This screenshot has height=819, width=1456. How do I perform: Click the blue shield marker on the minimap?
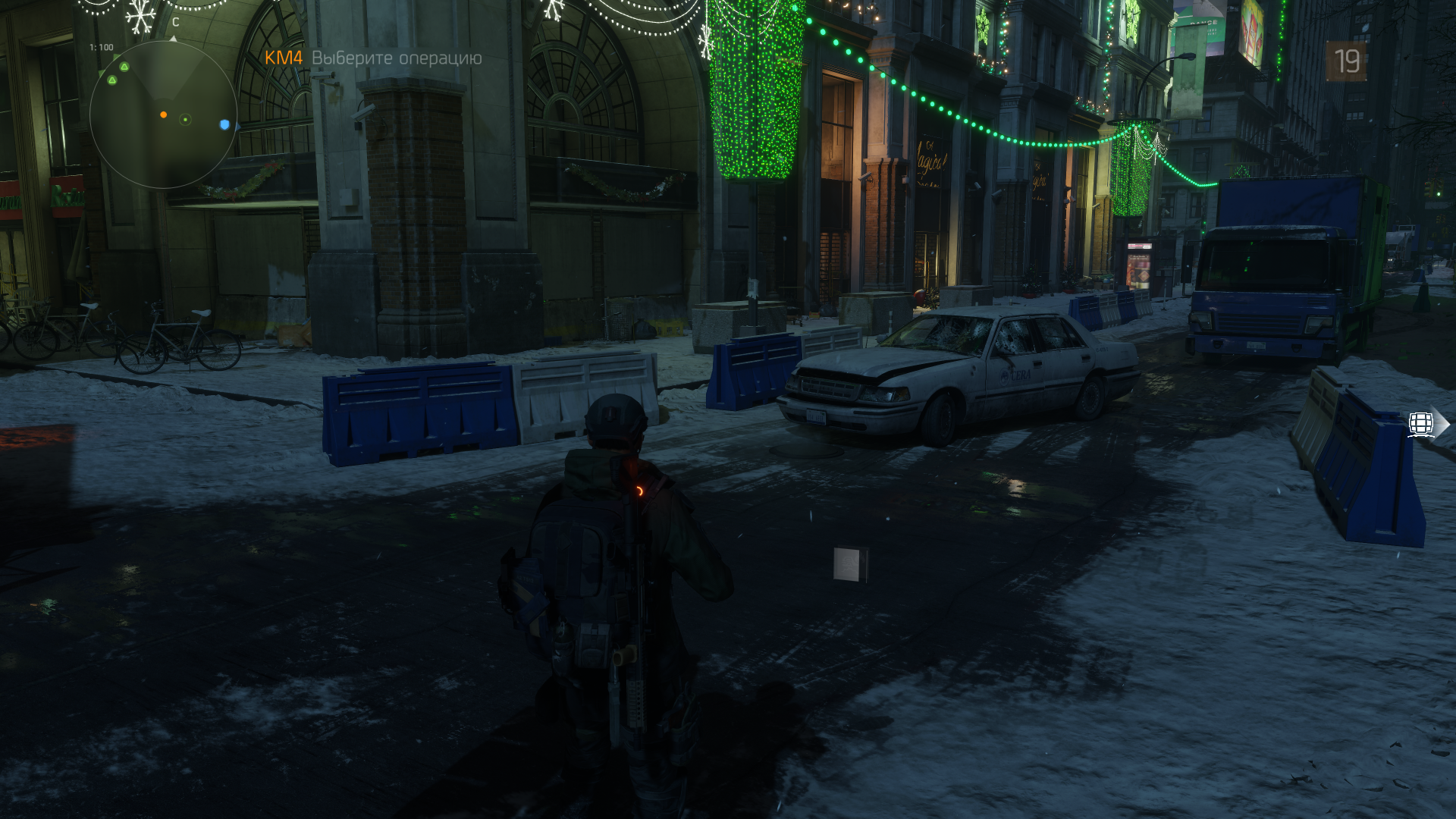click(224, 124)
